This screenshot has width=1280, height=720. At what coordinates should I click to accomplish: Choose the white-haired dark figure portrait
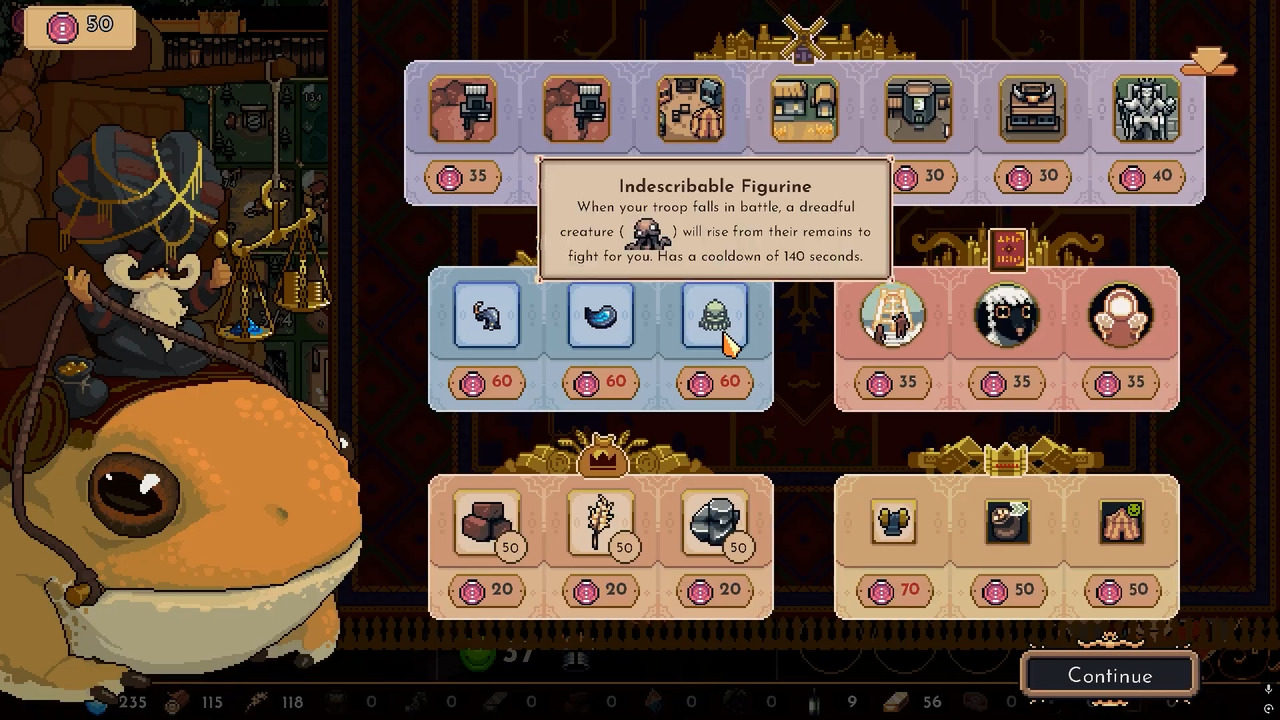(1006, 316)
